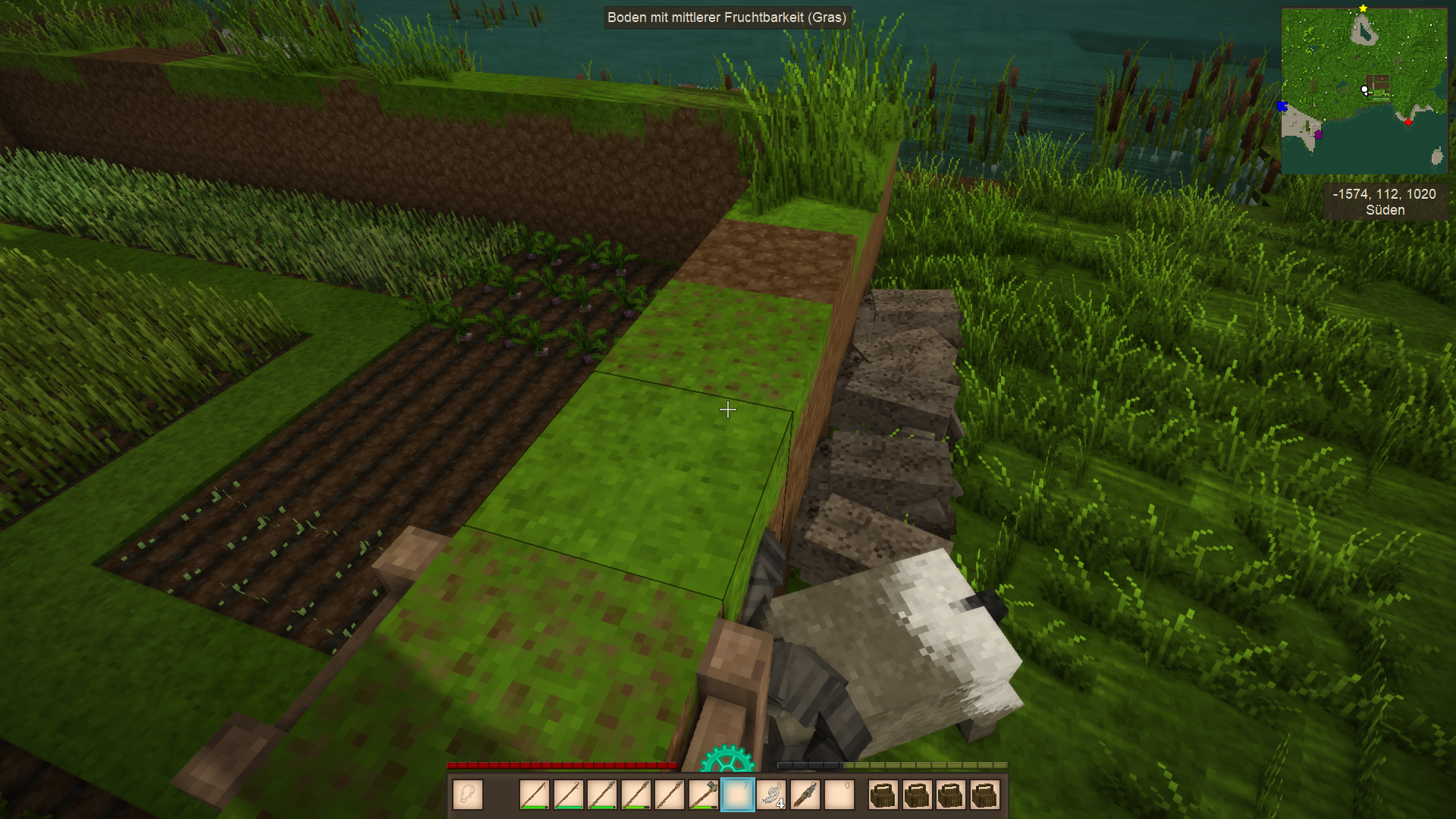Click the highlighted hotbar slot 7
This screenshot has height=819, width=1456.
[737, 795]
